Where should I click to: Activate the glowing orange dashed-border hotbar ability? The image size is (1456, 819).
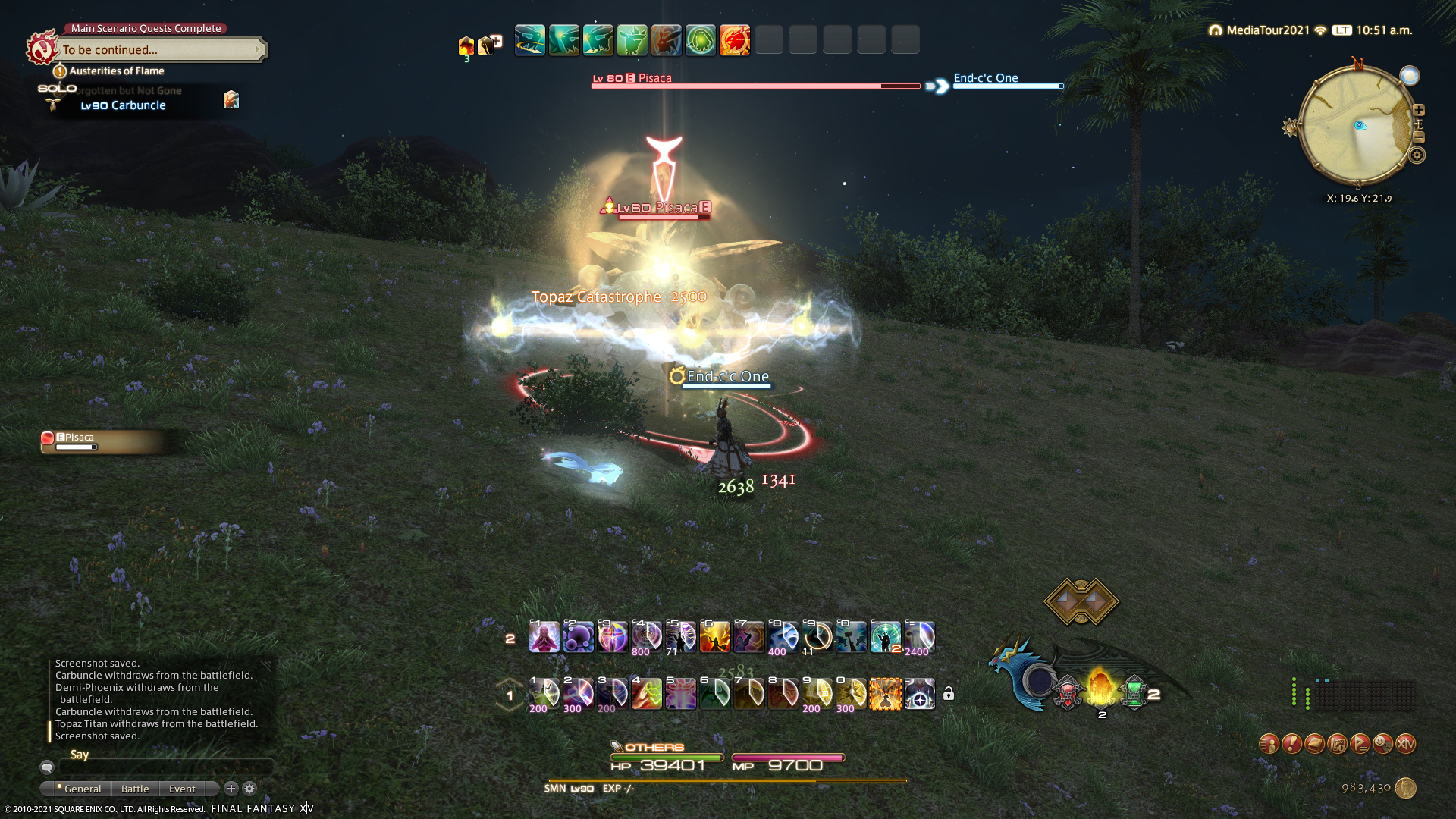pos(885,694)
